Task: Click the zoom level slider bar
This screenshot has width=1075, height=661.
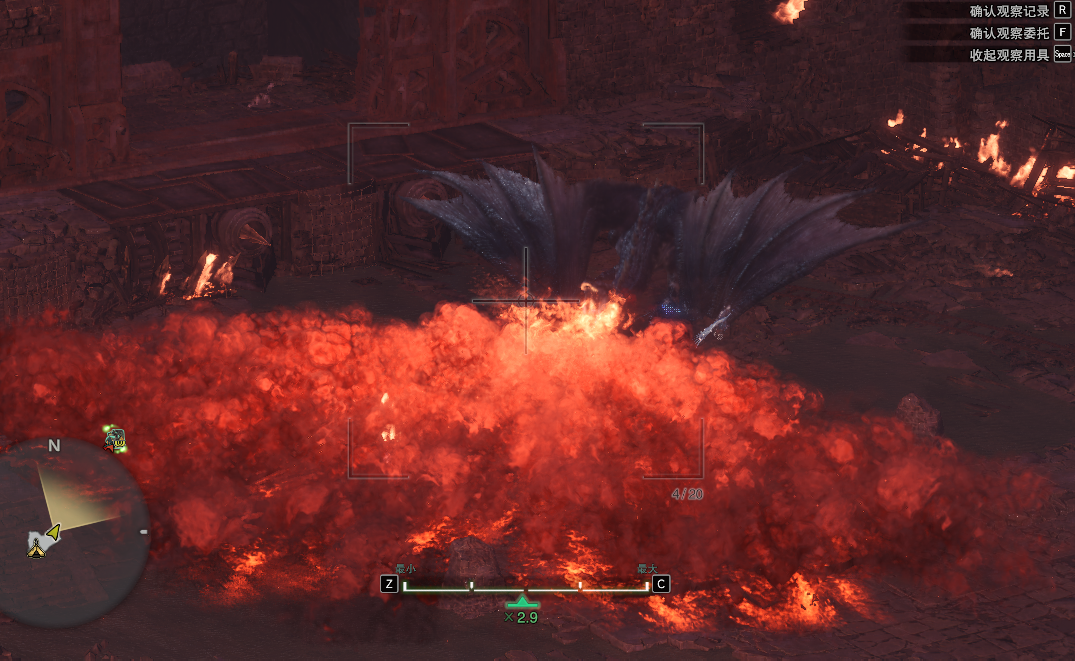Action: (525, 586)
